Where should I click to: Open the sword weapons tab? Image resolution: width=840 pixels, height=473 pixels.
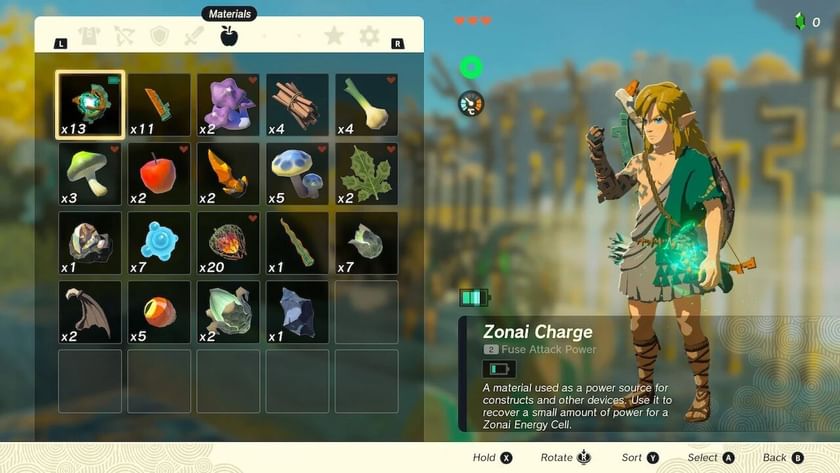pyautogui.click(x=194, y=37)
